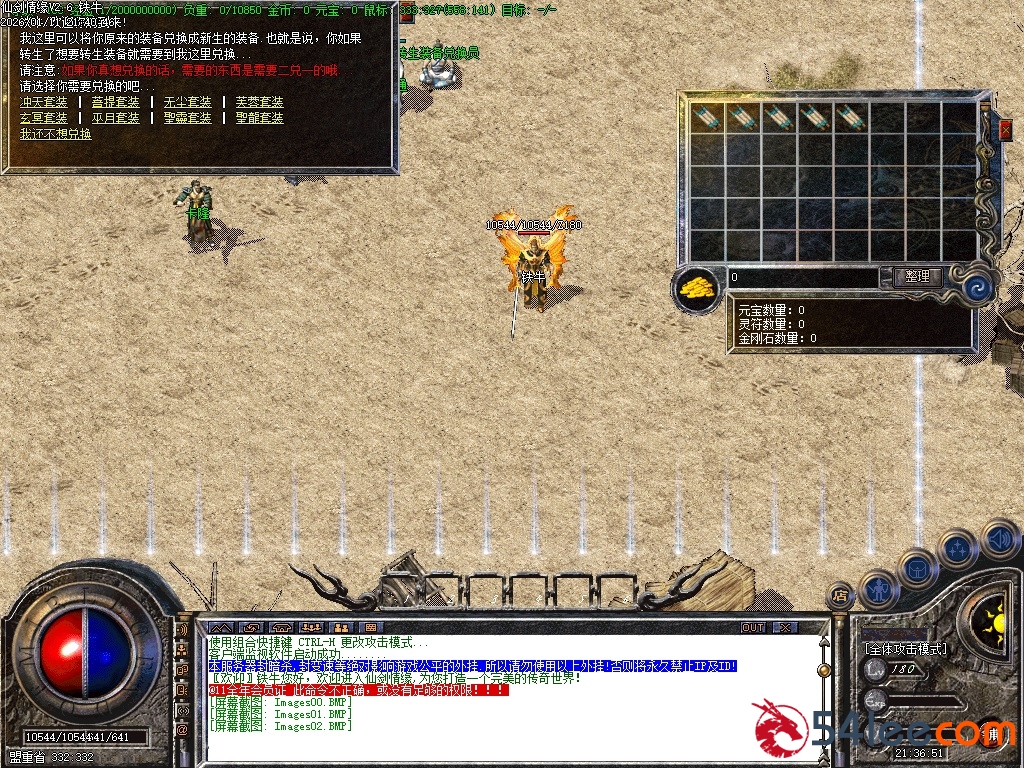Open the 店 shop button

pyautogui.click(x=841, y=597)
